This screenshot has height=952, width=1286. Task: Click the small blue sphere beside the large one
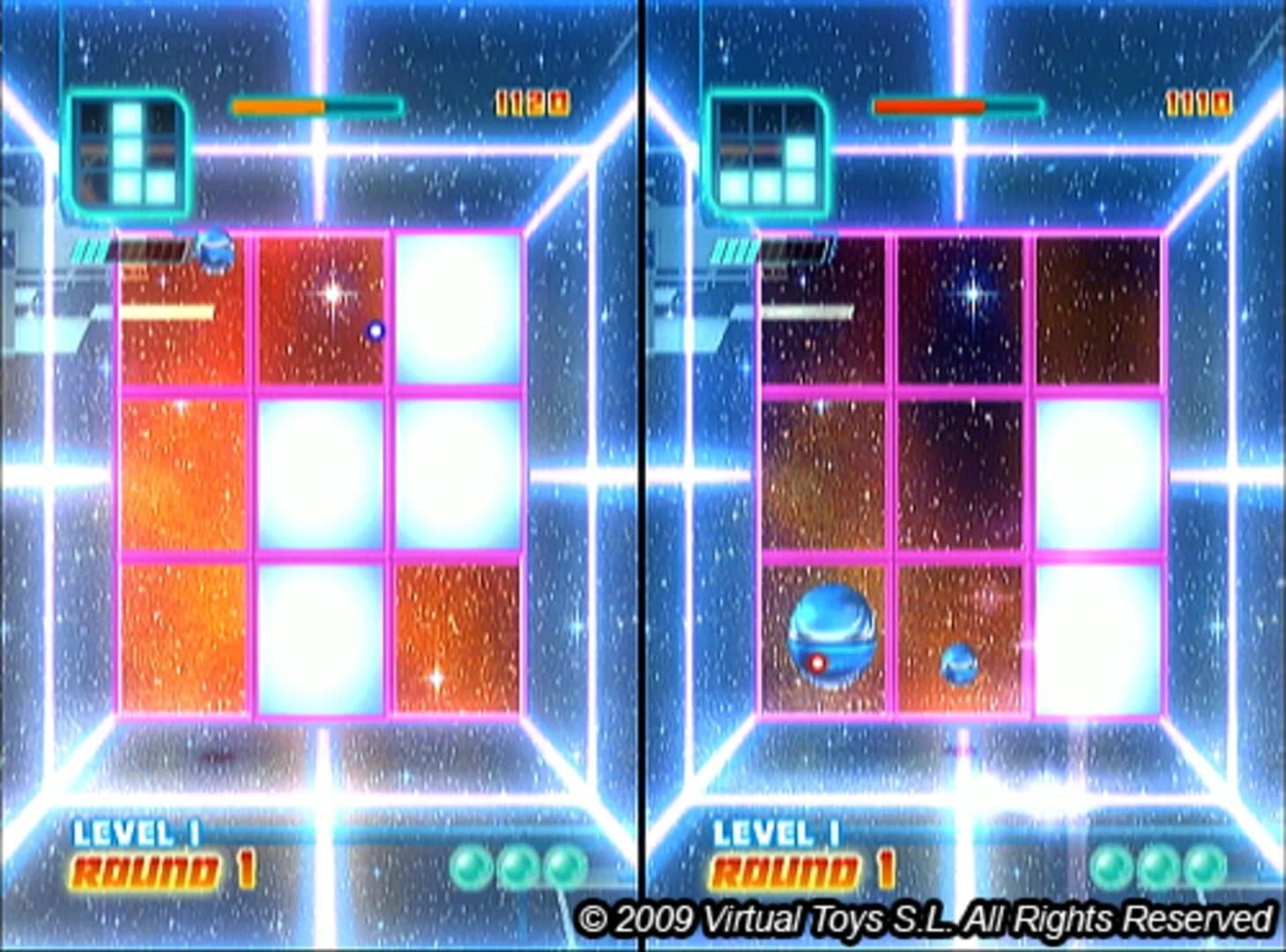coord(957,663)
